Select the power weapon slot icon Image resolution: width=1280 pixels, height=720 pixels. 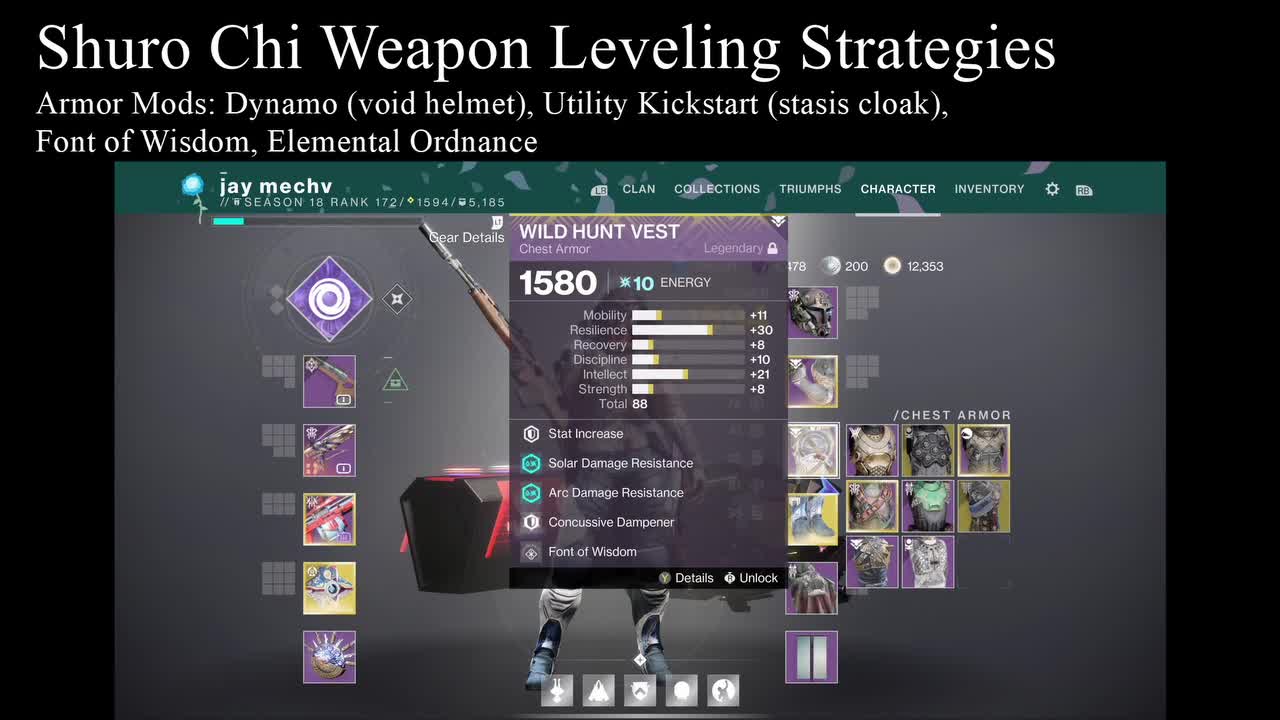(x=330, y=520)
